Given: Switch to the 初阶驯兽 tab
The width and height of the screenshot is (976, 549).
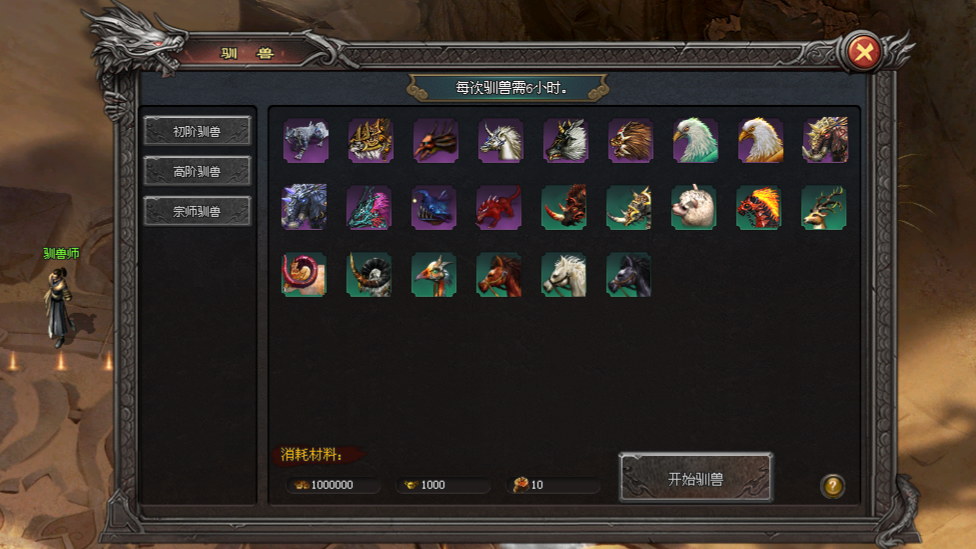Looking at the screenshot, I should point(197,131).
